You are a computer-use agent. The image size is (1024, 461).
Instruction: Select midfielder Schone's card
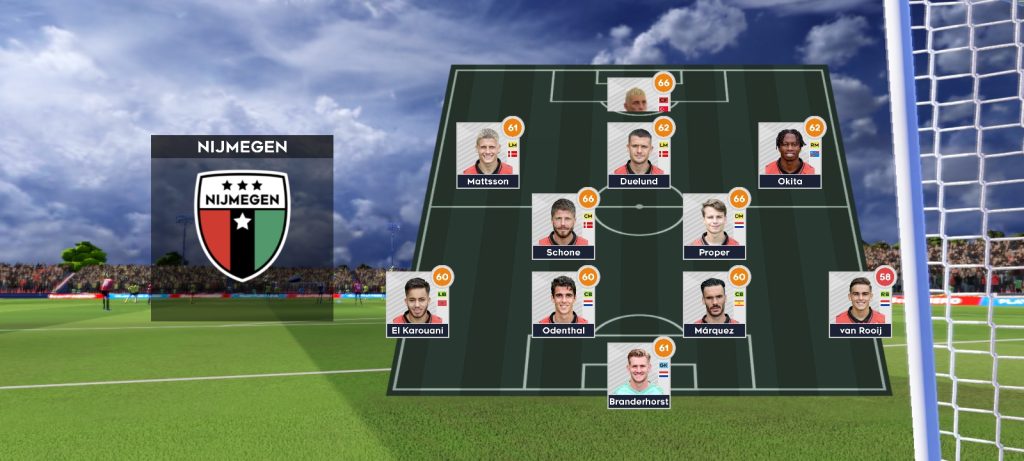[563, 227]
